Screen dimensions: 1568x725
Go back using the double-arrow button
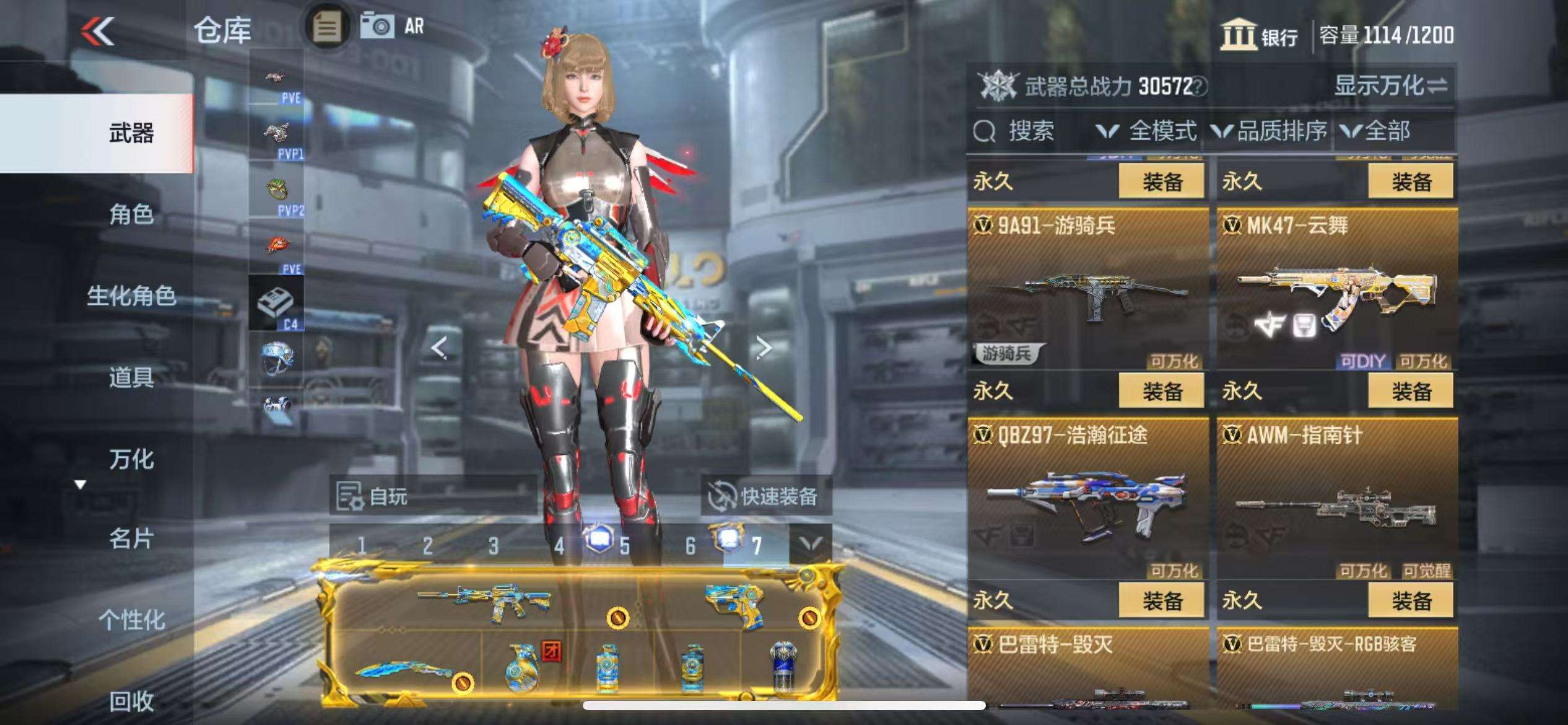(x=98, y=31)
